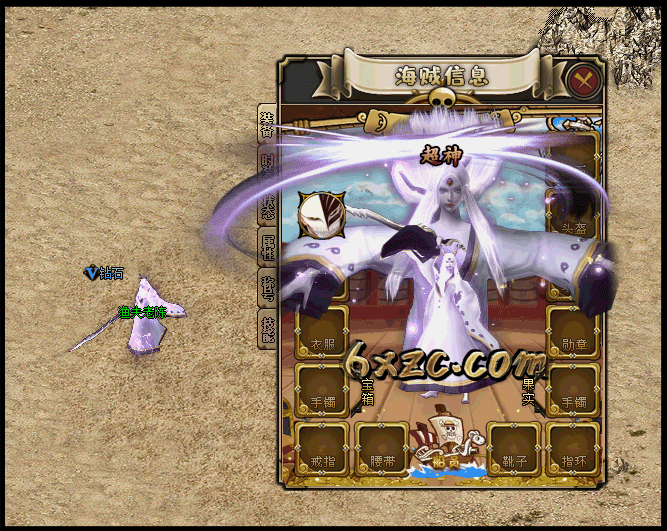
Task: Switch to the 称号 tab
Action: 267,288
